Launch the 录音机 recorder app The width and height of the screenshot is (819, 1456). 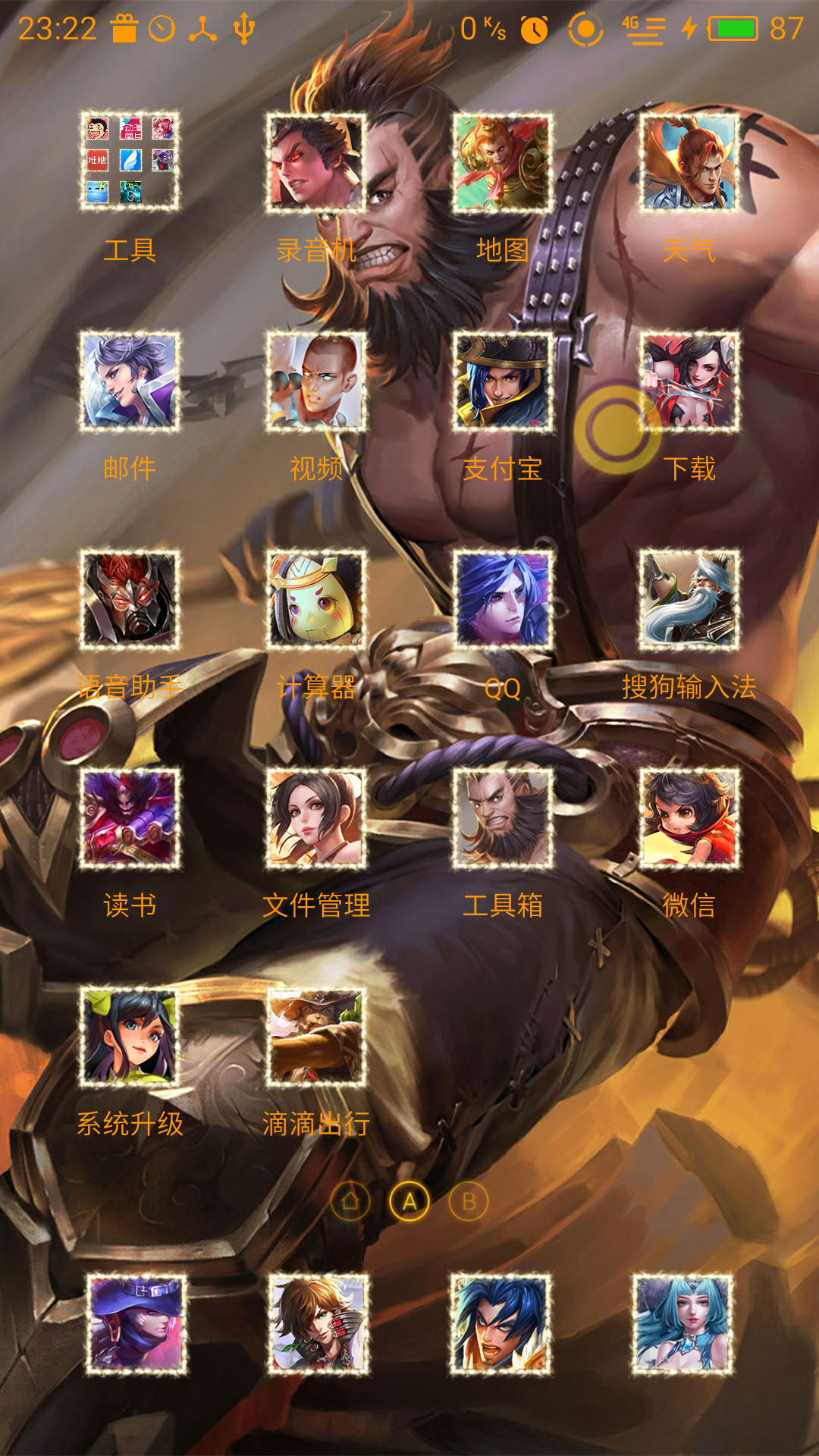316,162
